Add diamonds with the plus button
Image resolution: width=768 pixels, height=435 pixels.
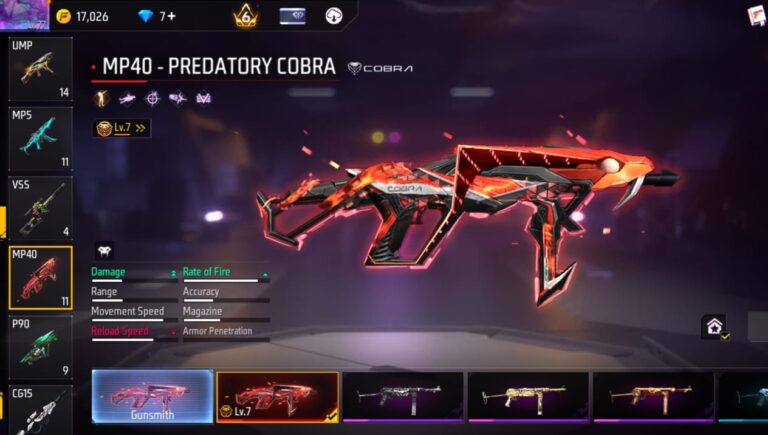(171, 16)
